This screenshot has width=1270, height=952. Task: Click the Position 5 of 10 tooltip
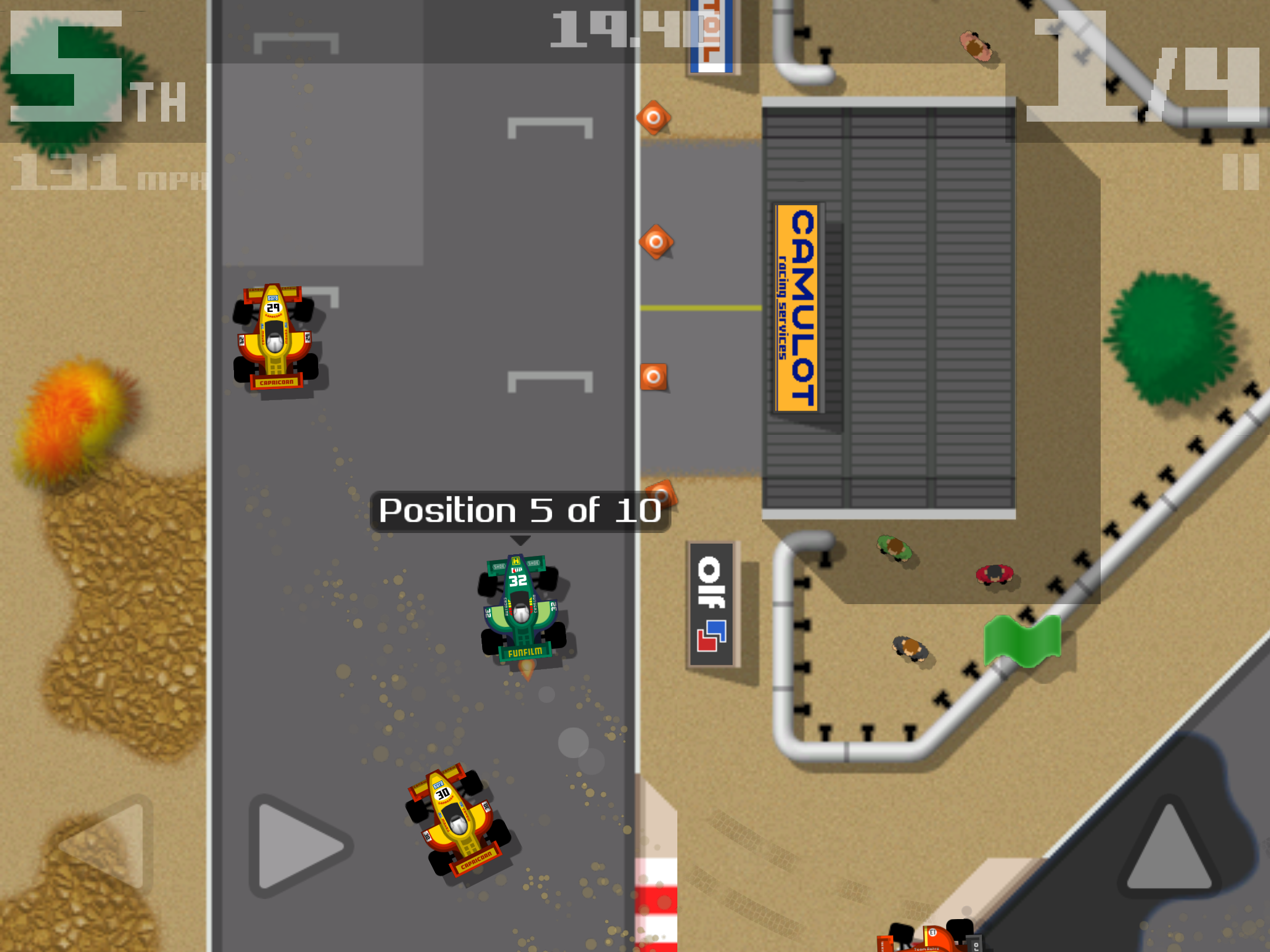(x=520, y=510)
